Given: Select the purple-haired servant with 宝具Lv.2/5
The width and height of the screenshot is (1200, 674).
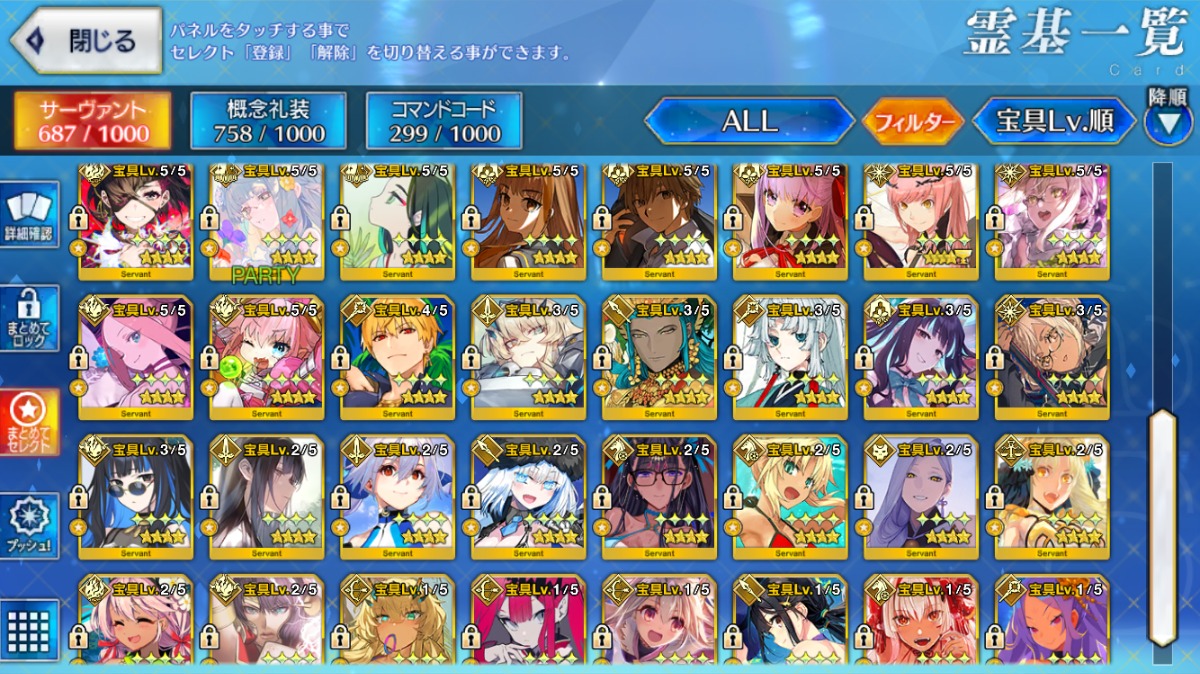Looking at the screenshot, I should click(x=921, y=497).
